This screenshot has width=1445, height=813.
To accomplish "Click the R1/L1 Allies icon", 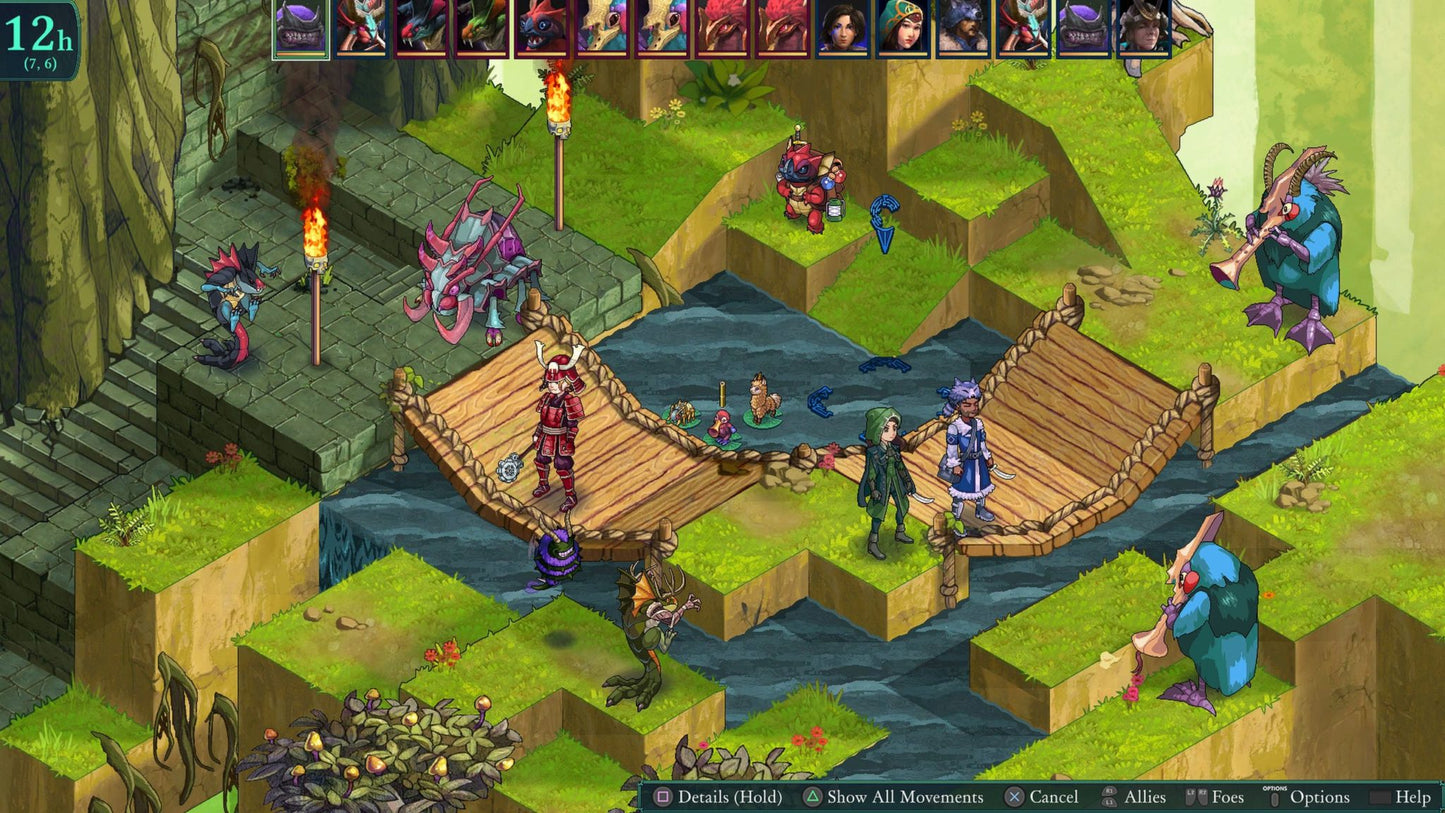I will (1110, 797).
